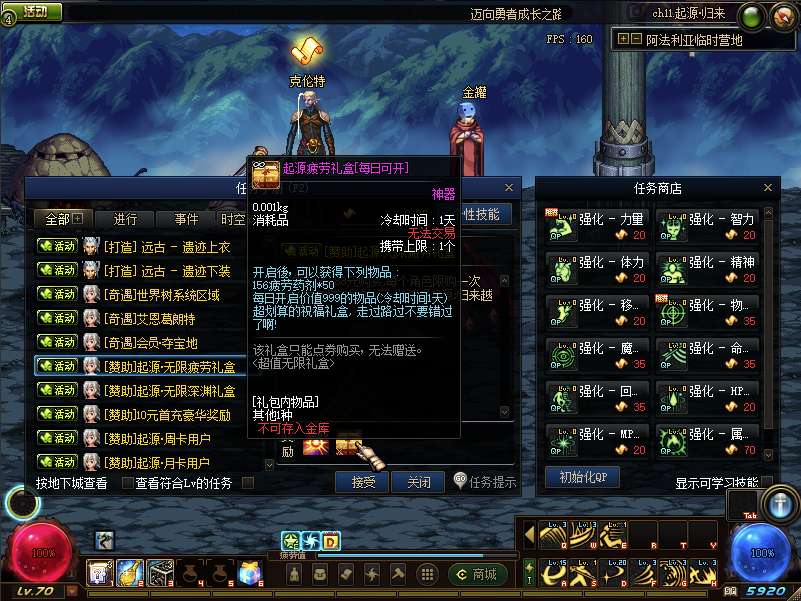Select the 全部 quest tab
This screenshot has width=801, height=601.
(x=64, y=219)
